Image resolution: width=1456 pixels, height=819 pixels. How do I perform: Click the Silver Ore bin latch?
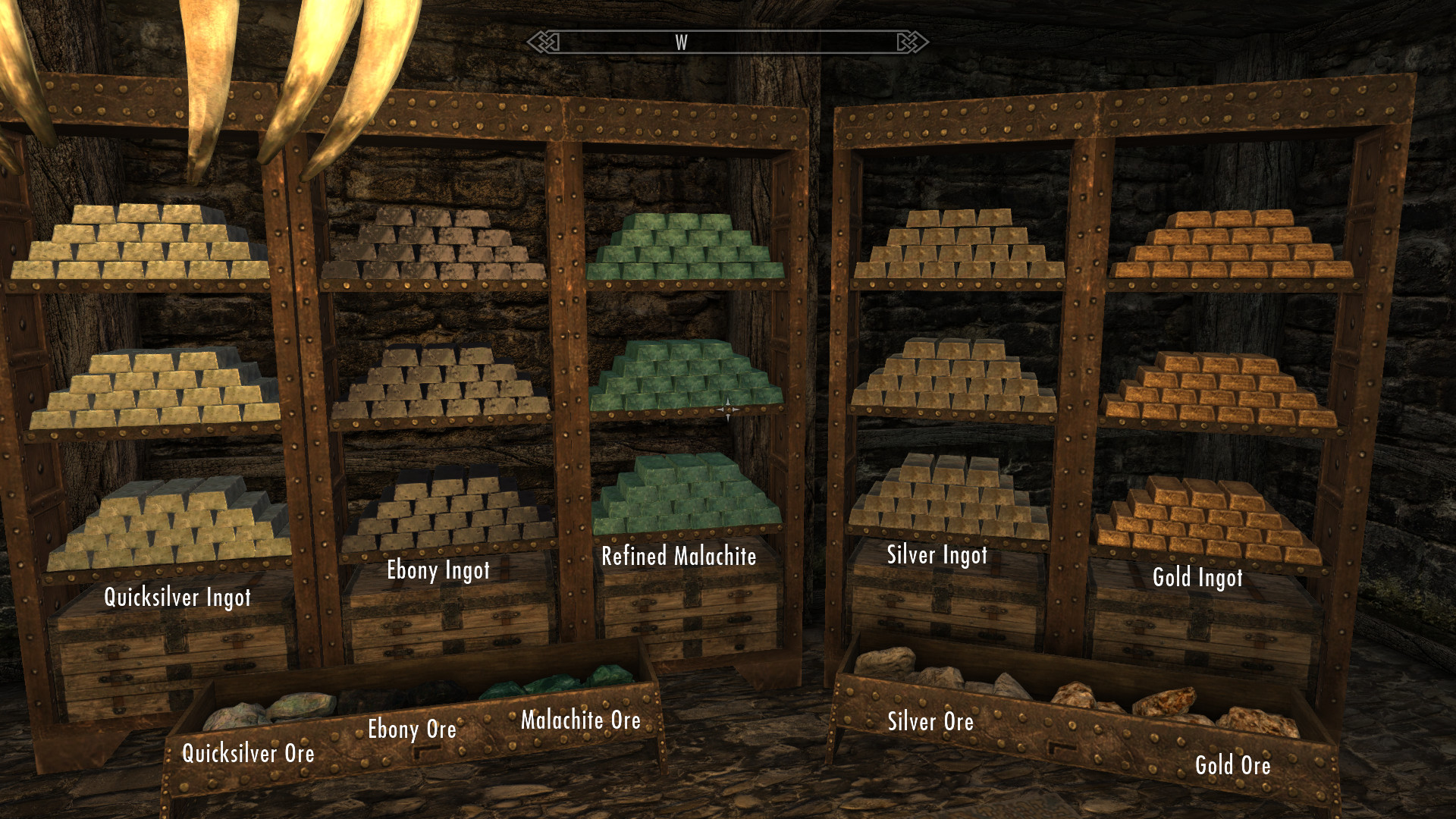(x=1061, y=746)
